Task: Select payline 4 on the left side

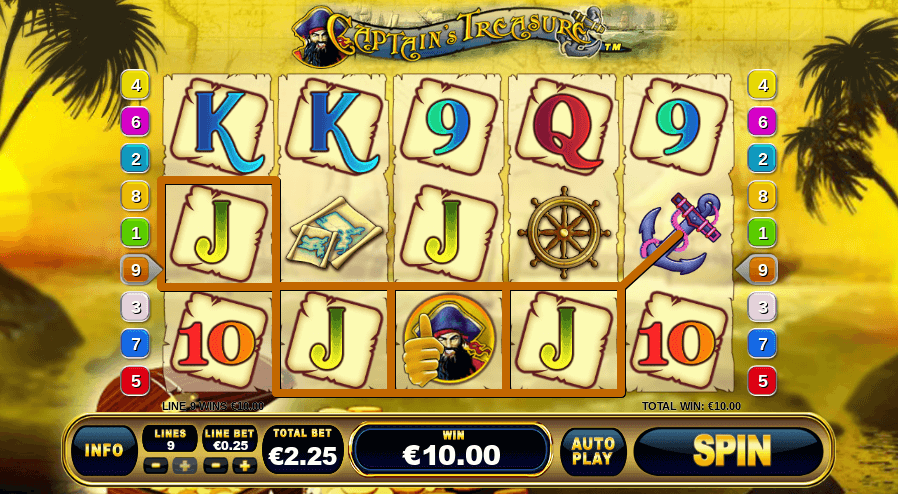Action: tap(135, 86)
